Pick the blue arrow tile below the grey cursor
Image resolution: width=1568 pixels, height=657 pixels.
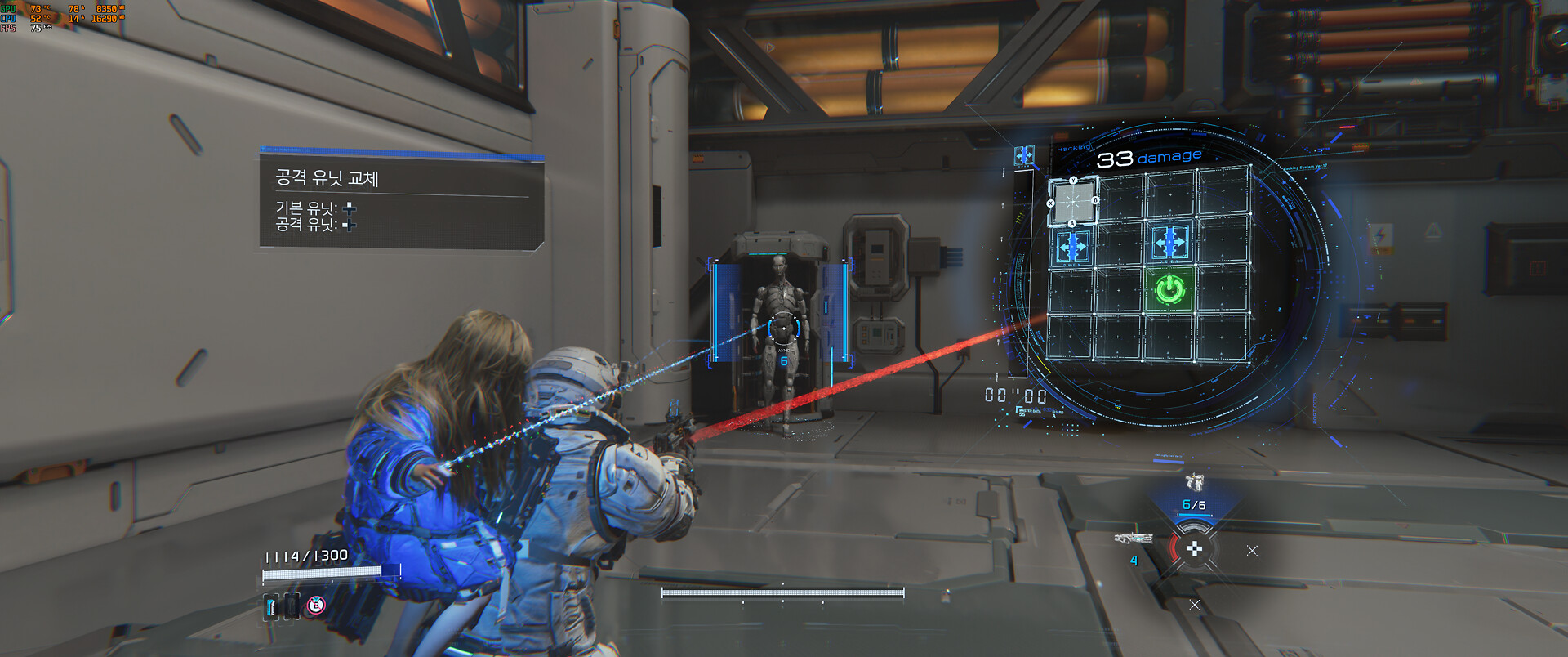(1071, 245)
